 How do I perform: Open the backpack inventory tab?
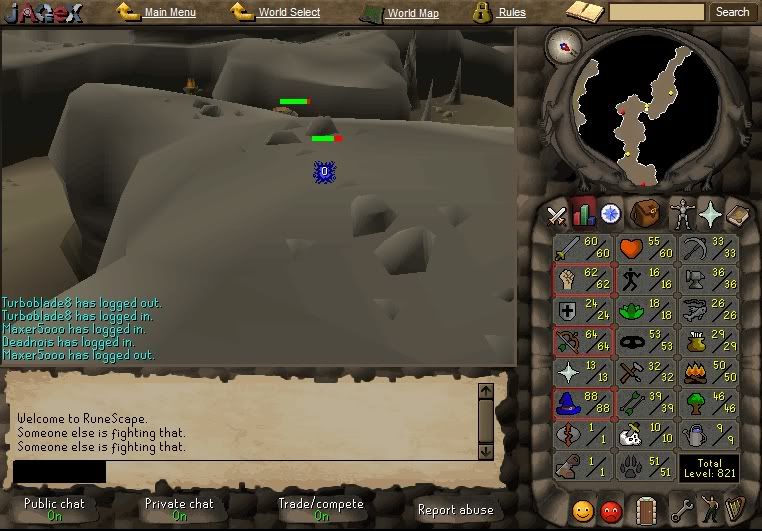click(x=645, y=214)
